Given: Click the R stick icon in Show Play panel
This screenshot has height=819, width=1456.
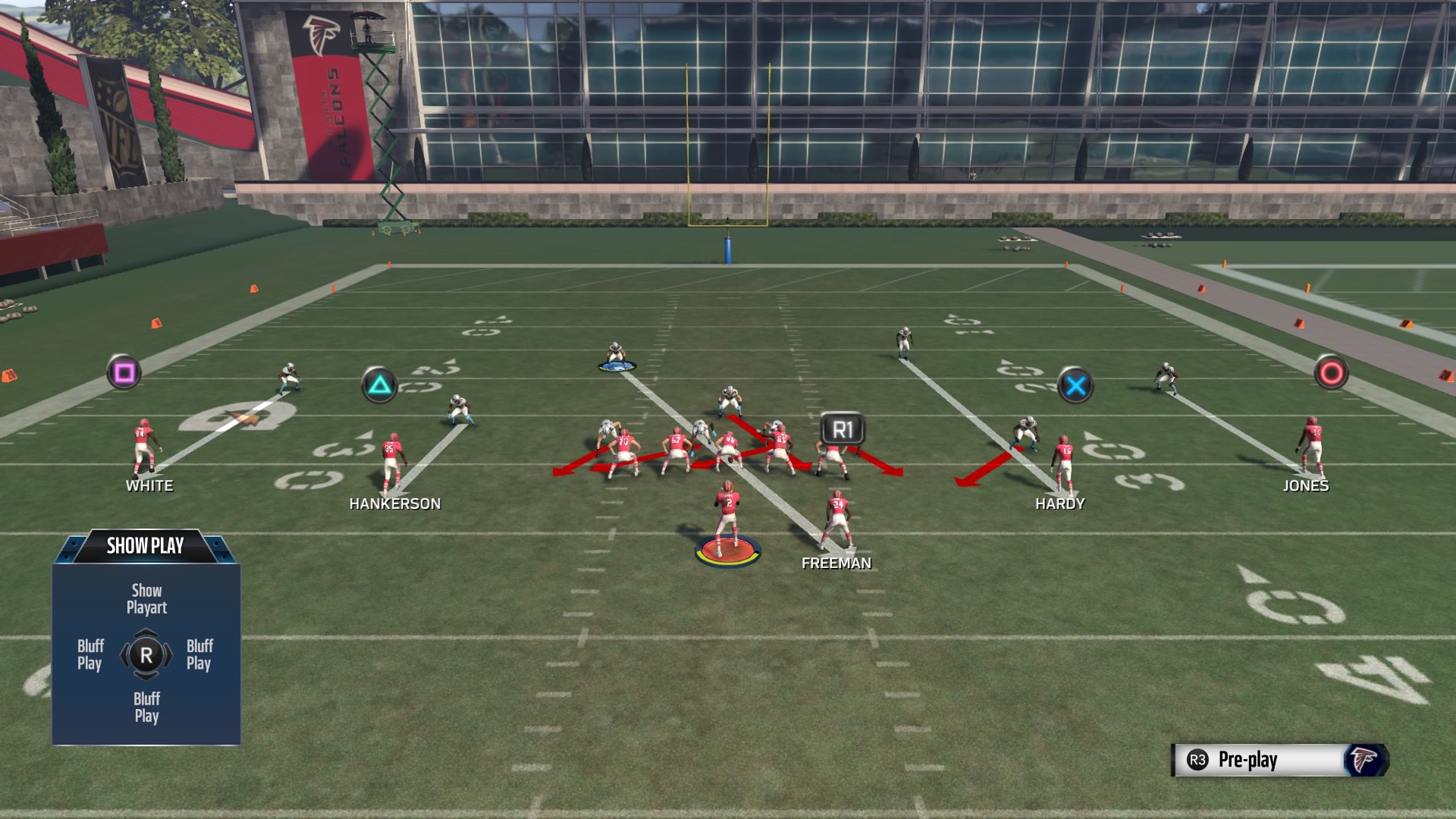Looking at the screenshot, I should coord(146,655).
